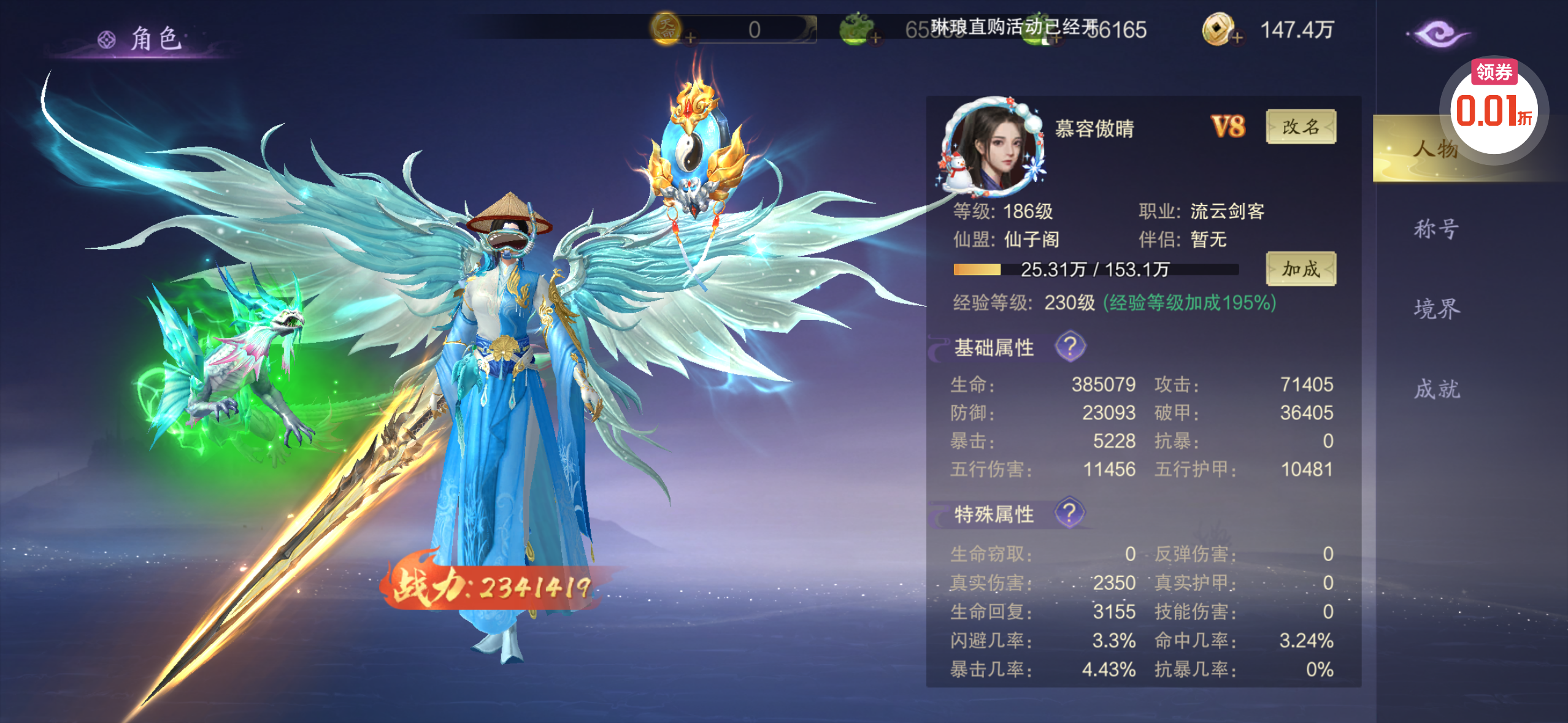This screenshot has width=1568, height=723.
Task: Show help for 特殊属性 special attributes
Action: pos(1070,513)
